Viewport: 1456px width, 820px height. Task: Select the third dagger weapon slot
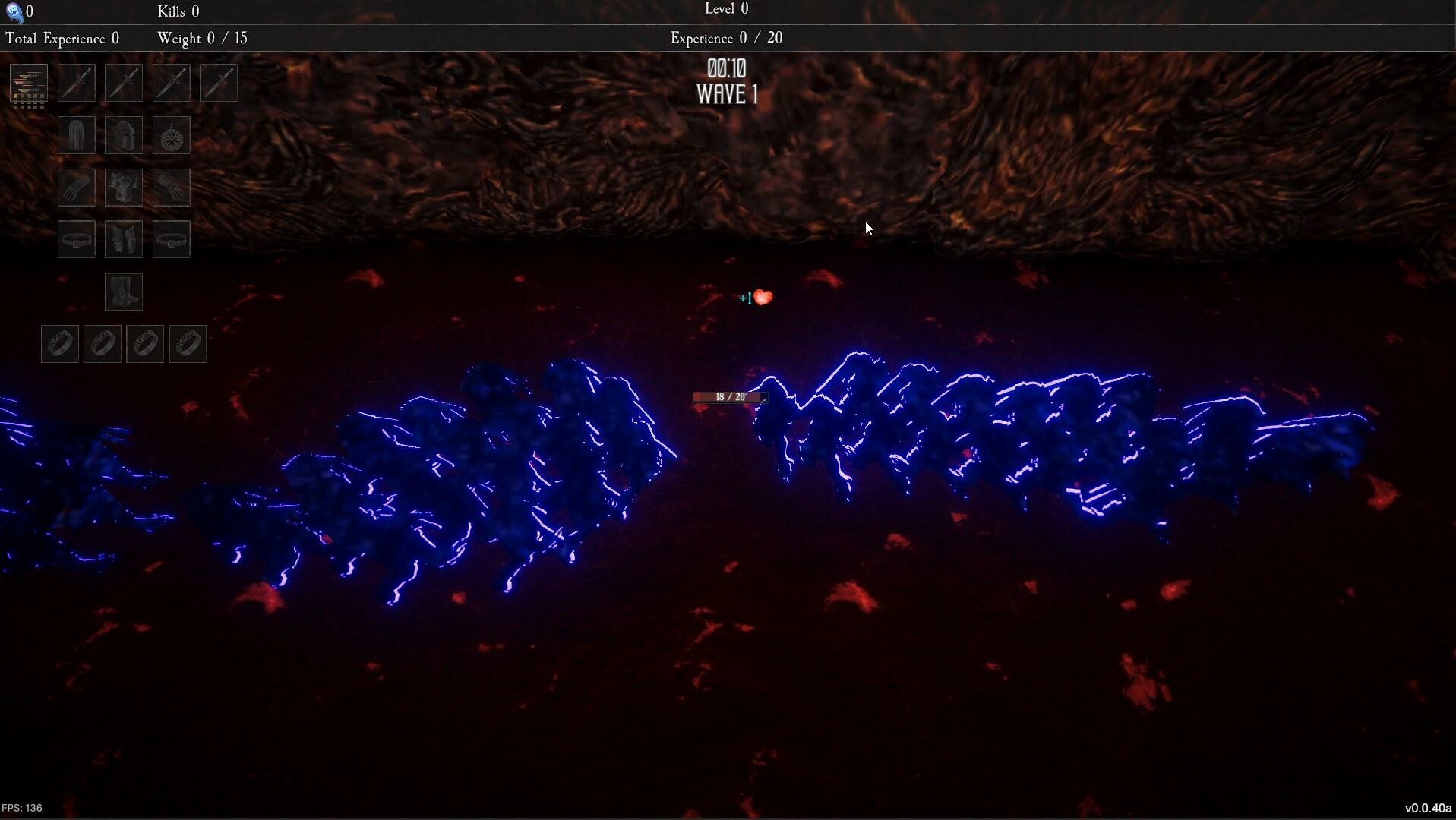point(171,82)
